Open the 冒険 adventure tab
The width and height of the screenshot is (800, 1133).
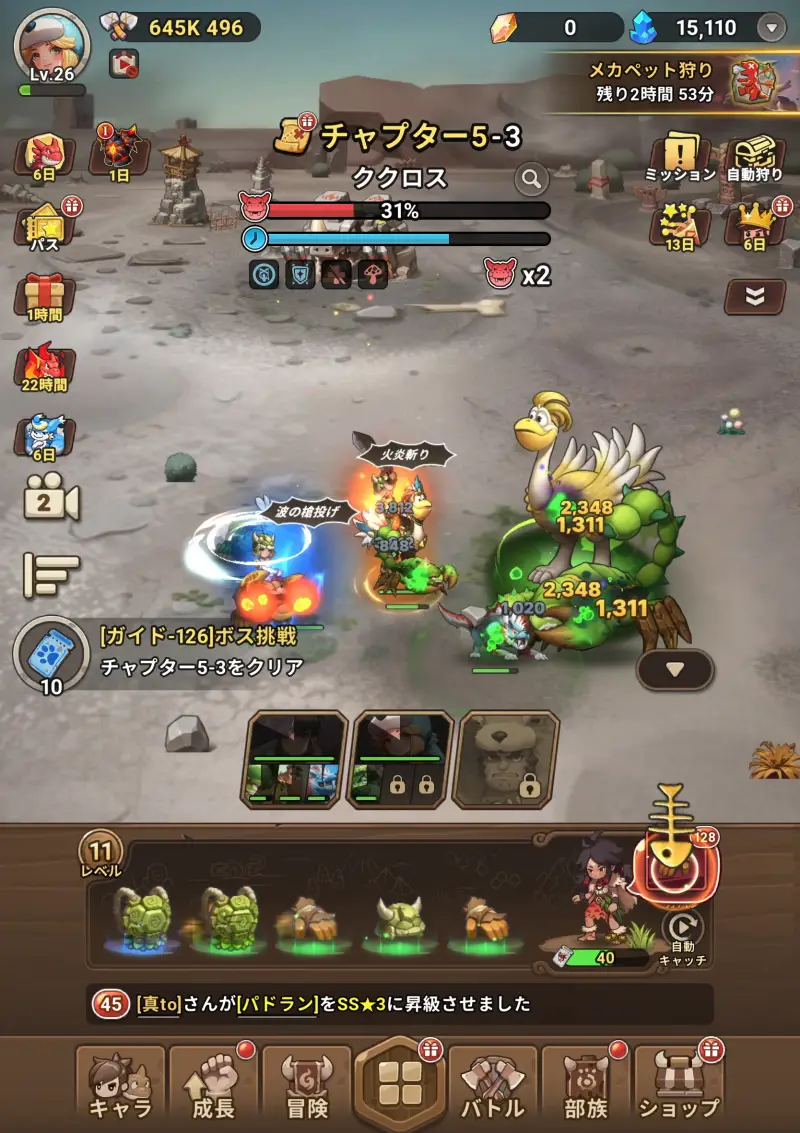pos(305,1085)
